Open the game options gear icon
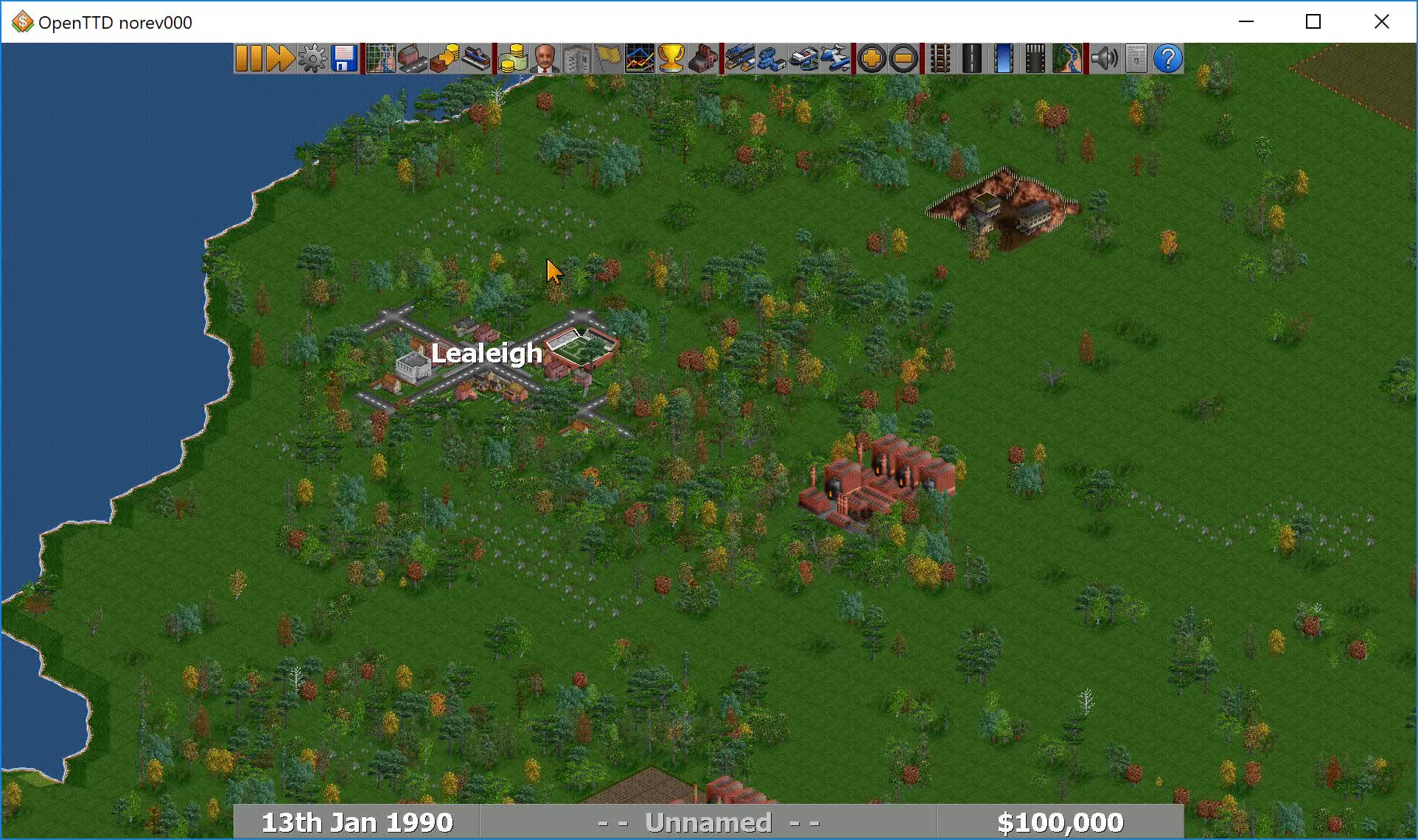This screenshot has height=840, width=1418. pyautogui.click(x=311, y=59)
